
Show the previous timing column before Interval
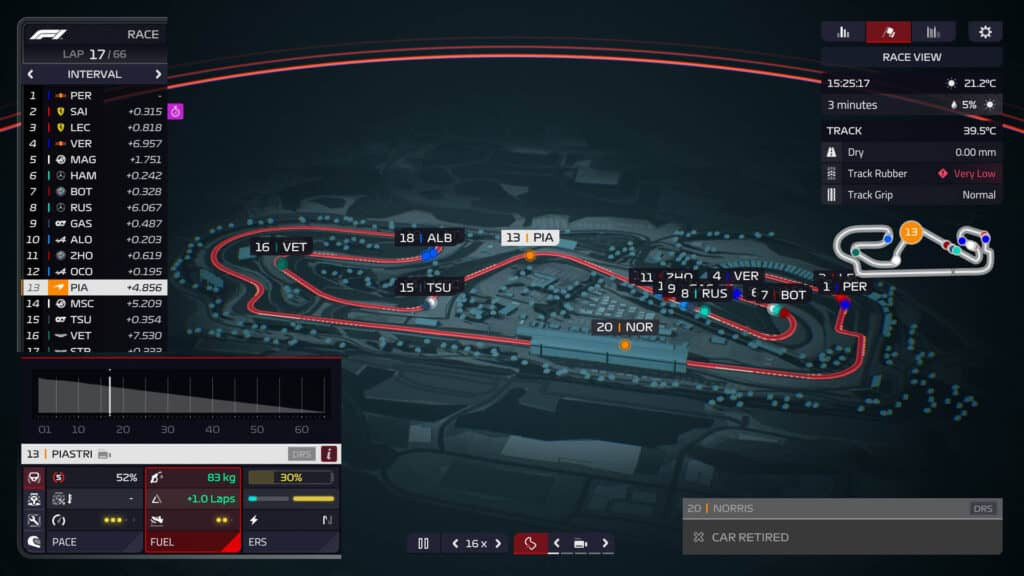coord(30,74)
